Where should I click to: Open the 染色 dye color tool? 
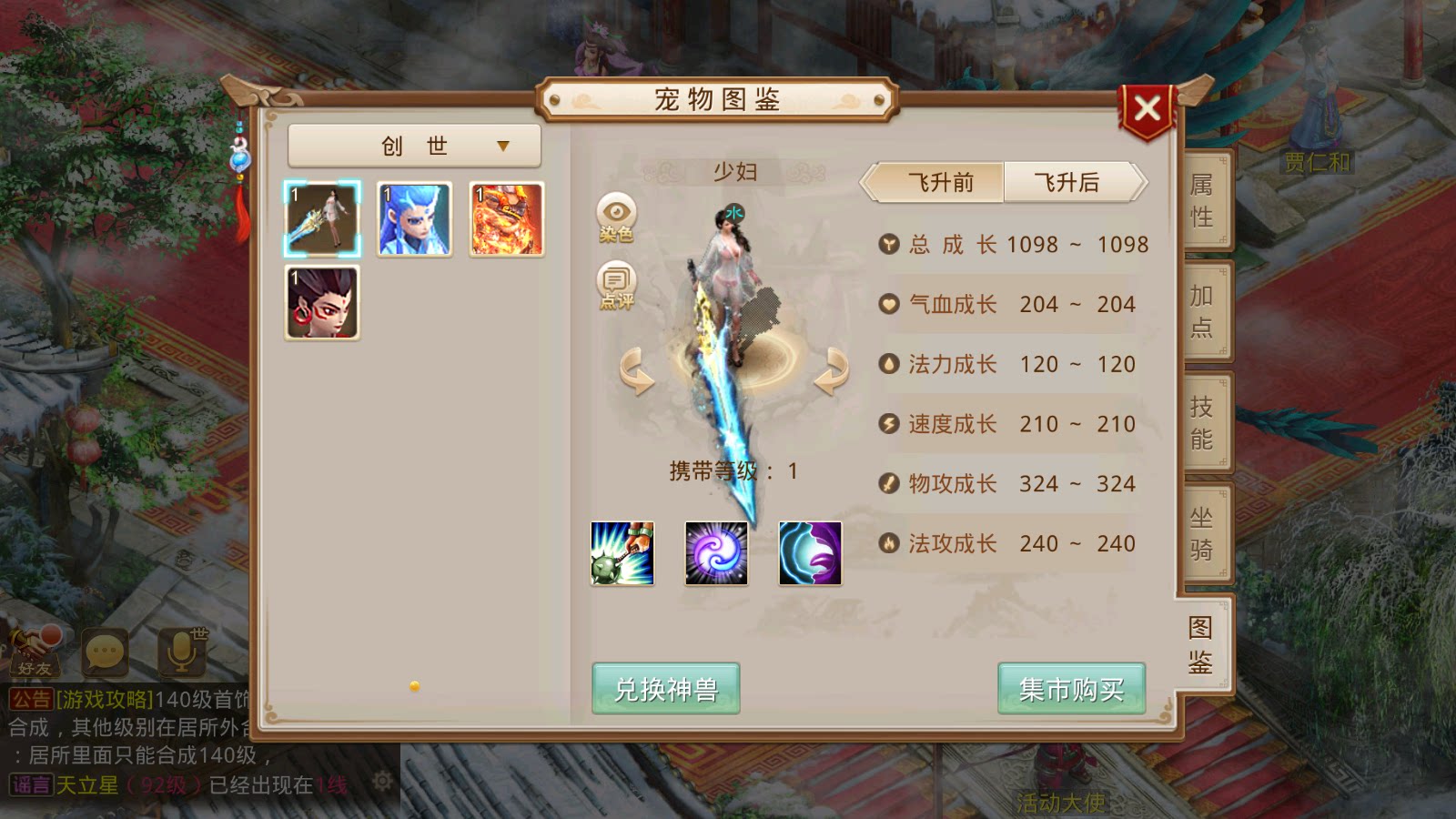tap(617, 217)
